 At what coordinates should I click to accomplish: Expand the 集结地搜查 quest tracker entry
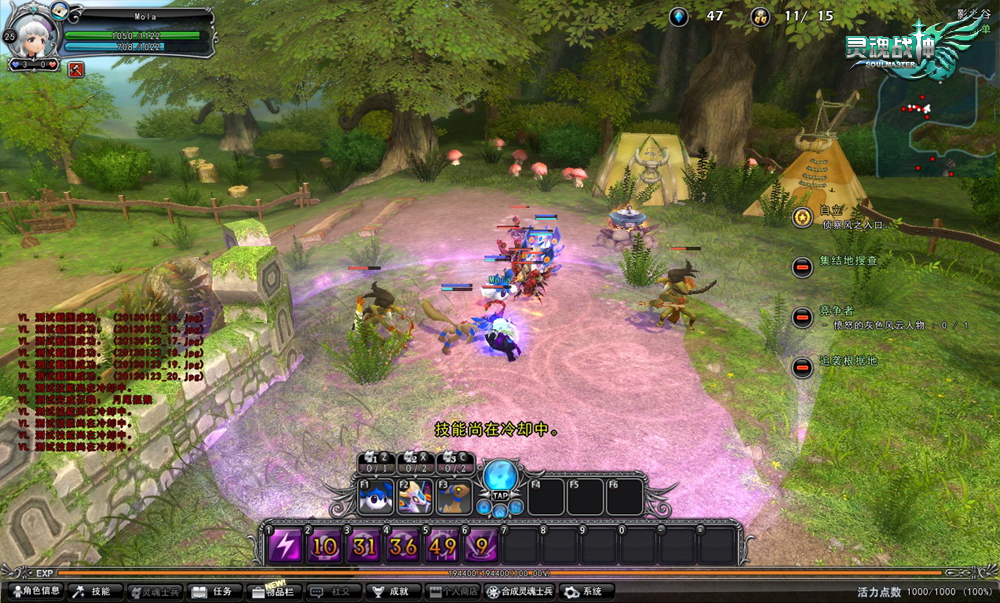coord(802,267)
